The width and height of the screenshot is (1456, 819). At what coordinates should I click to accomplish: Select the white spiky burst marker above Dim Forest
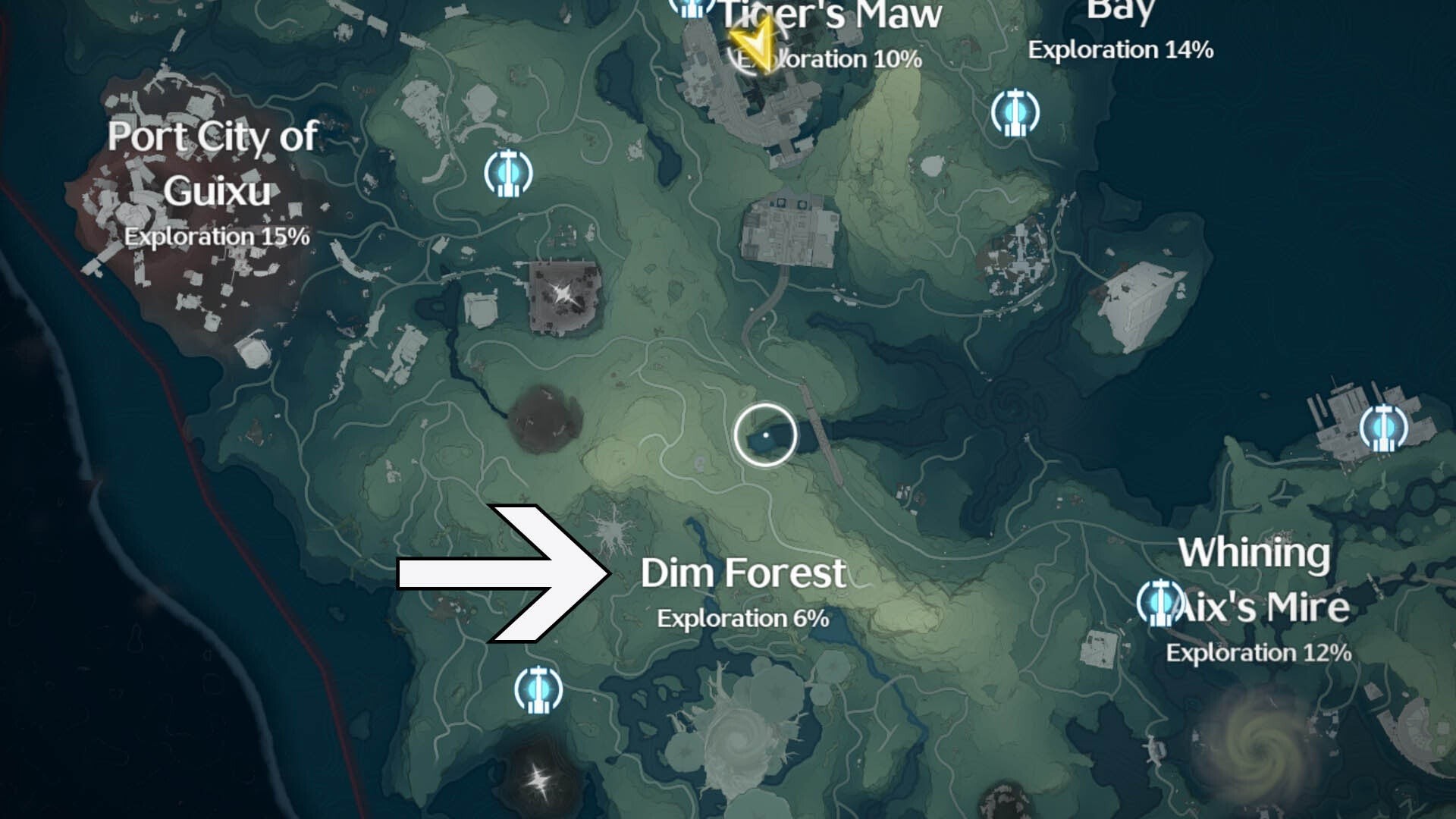tap(609, 530)
